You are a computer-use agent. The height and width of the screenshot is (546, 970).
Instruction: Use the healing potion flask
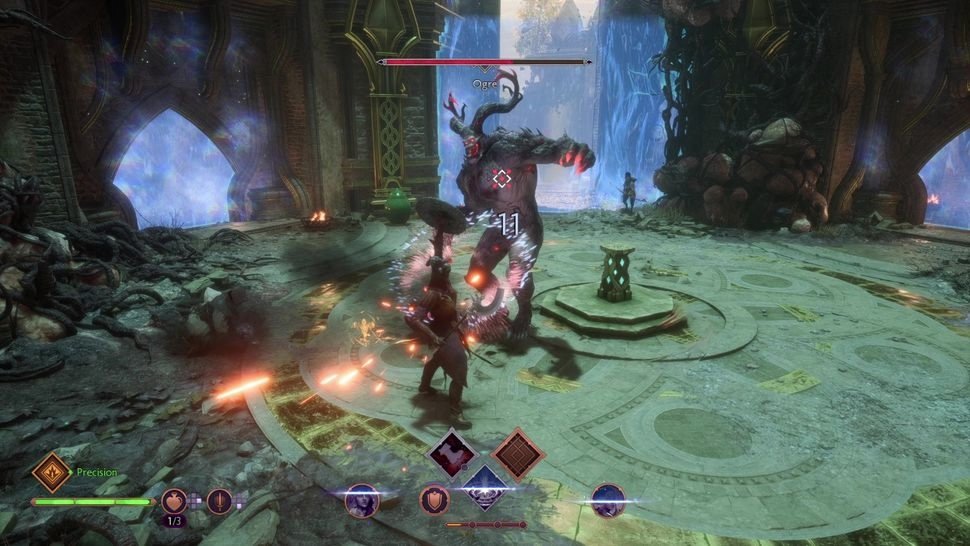[x=176, y=499]
